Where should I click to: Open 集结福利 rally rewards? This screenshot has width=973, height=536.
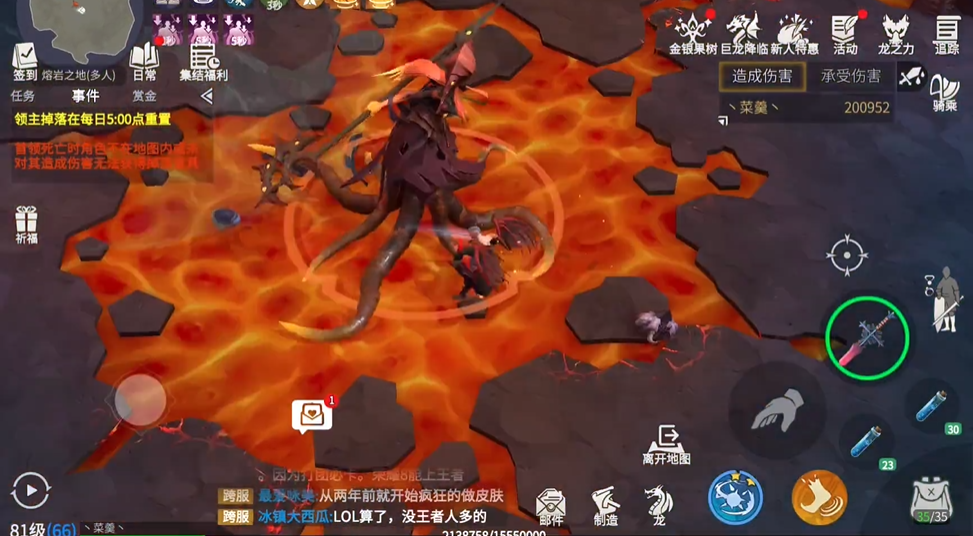pos(204,60)
